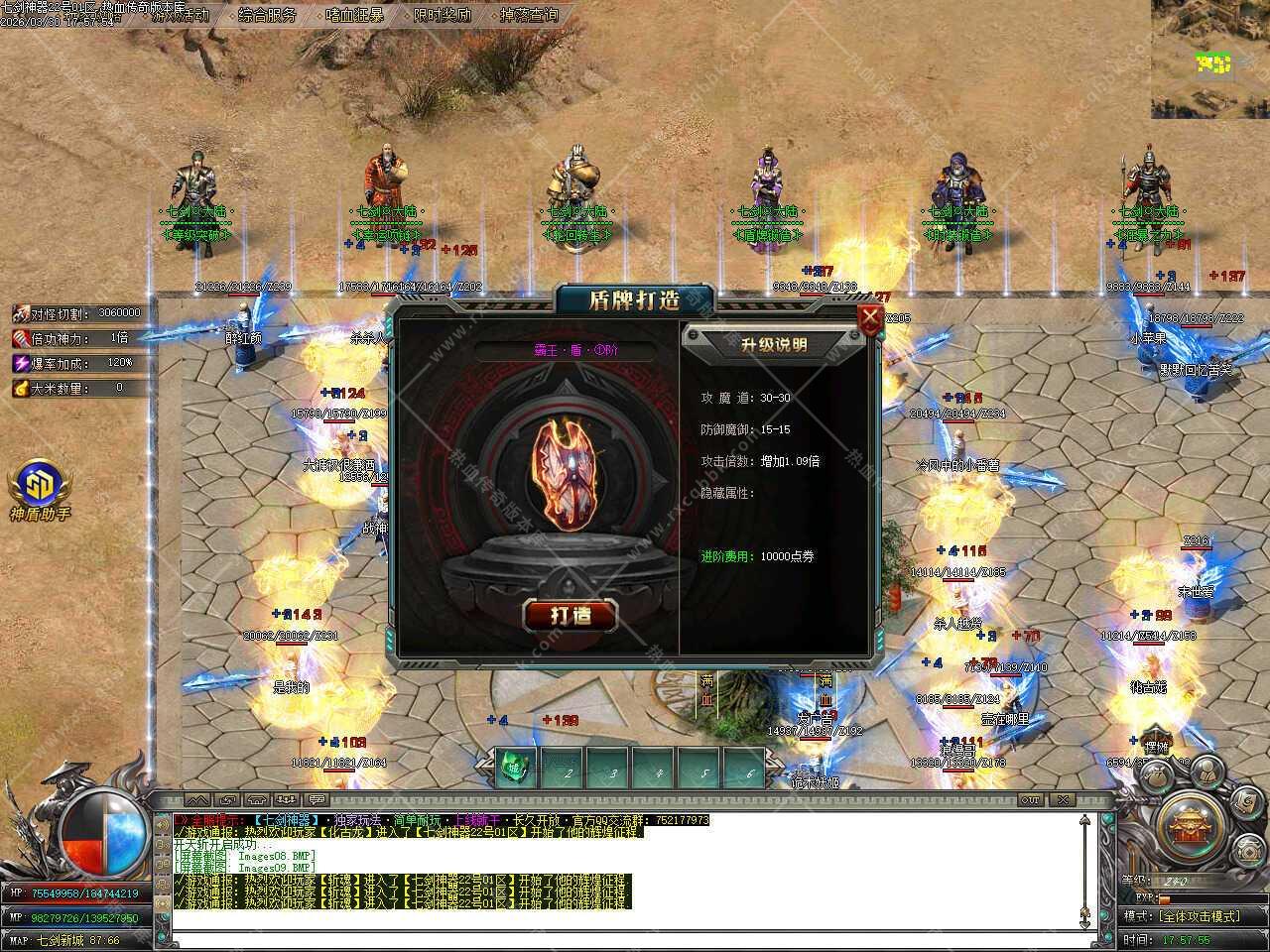Image resolution: width=1270 pixels, height=952 pixels.
Task: Open the 嗜血狂暴 menu
Action: click(x=354, y=15)
